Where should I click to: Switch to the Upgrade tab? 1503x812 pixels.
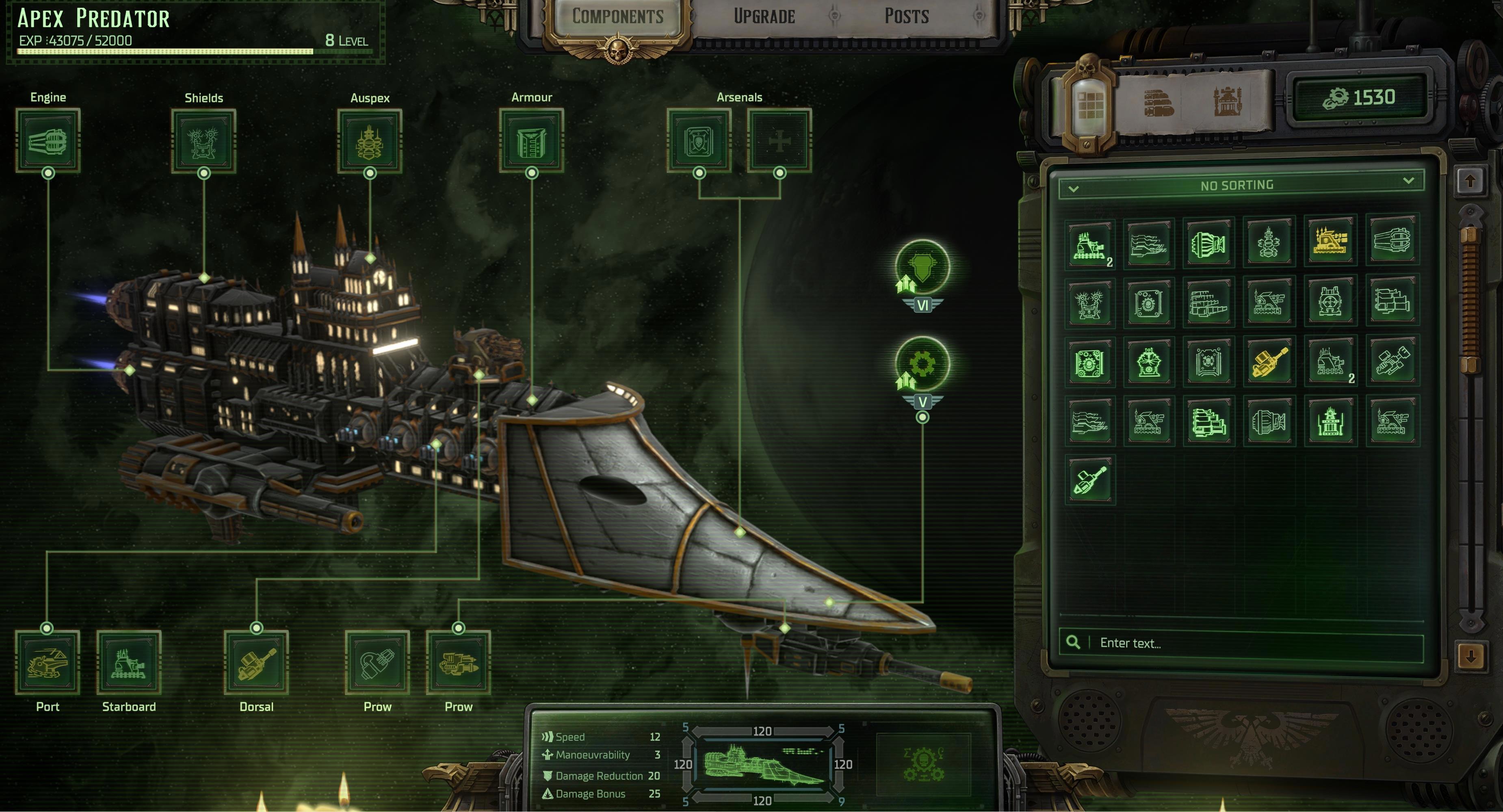pyautogui.click(x=764, y=16)
